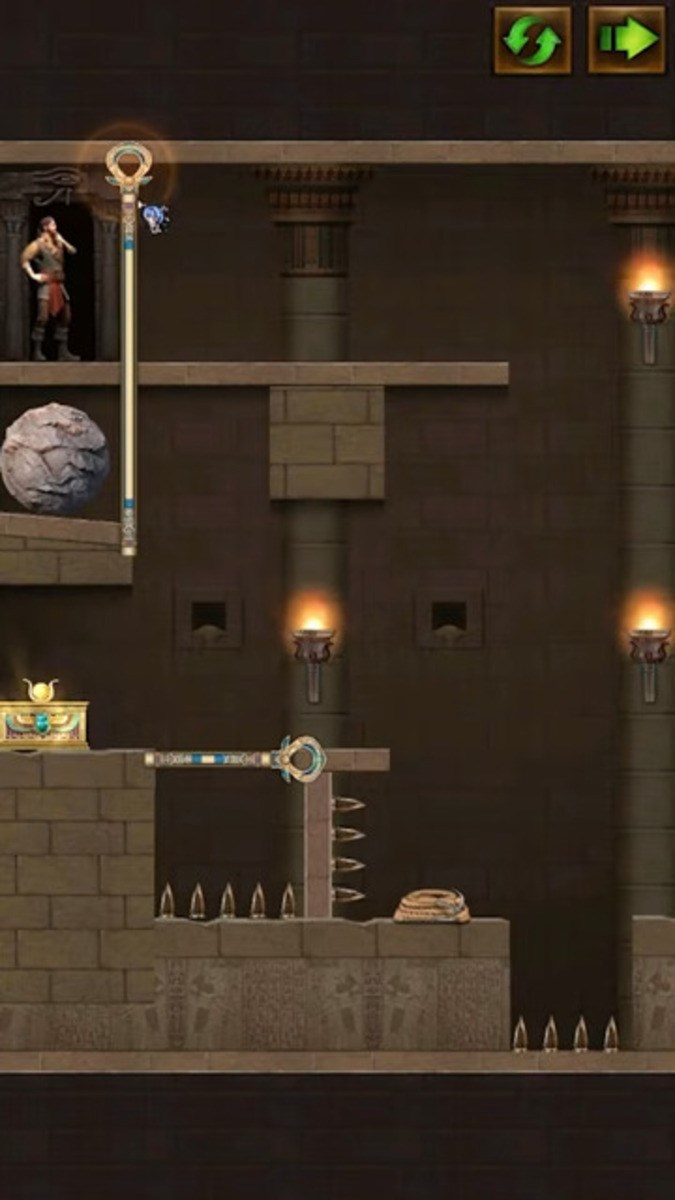Tap the glowing ring of the vertical pin
The height and width of the screenshot is (1200, 675).
129,162
